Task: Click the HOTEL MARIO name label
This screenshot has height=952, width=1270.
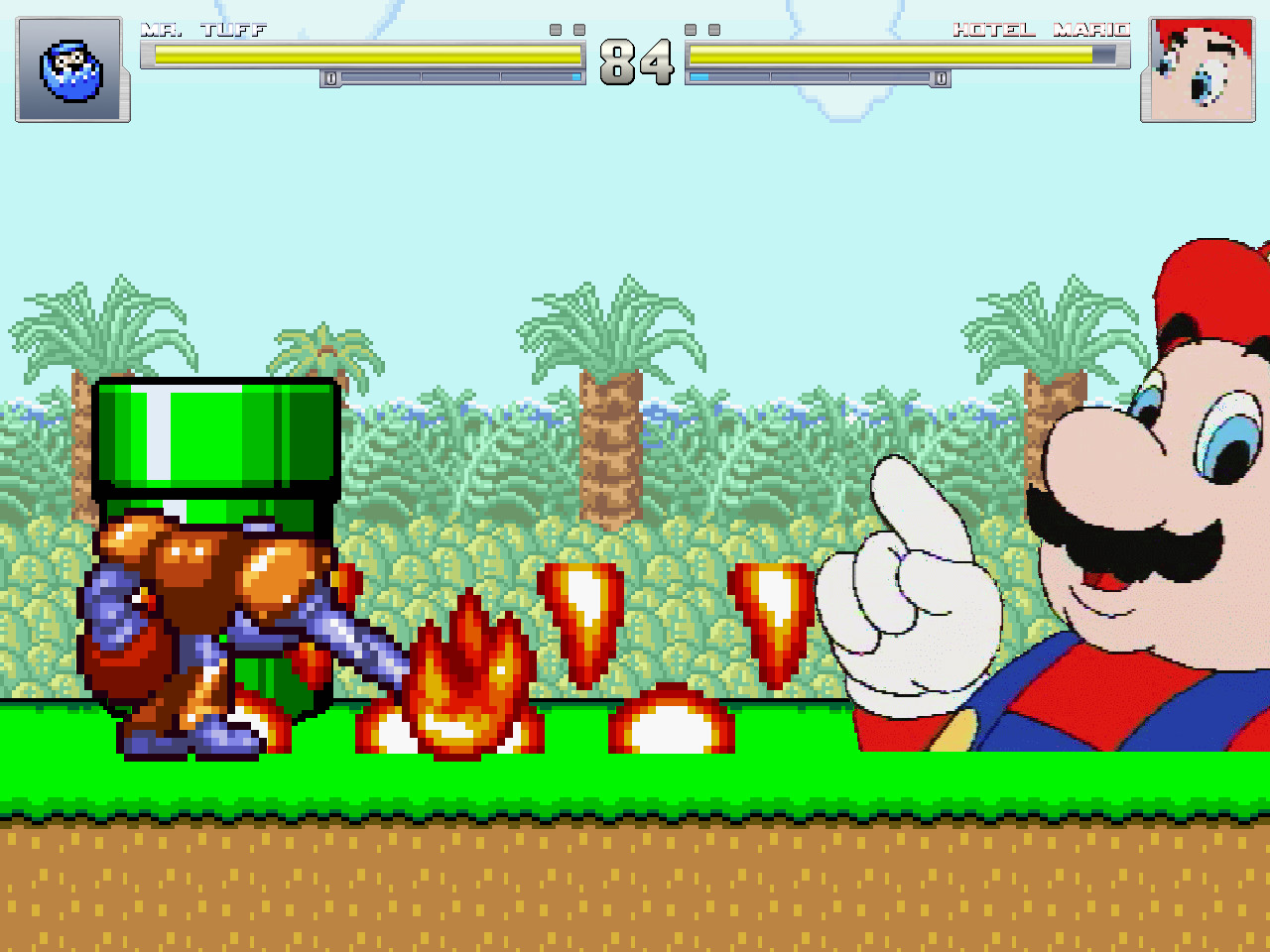Action: 1042,29
